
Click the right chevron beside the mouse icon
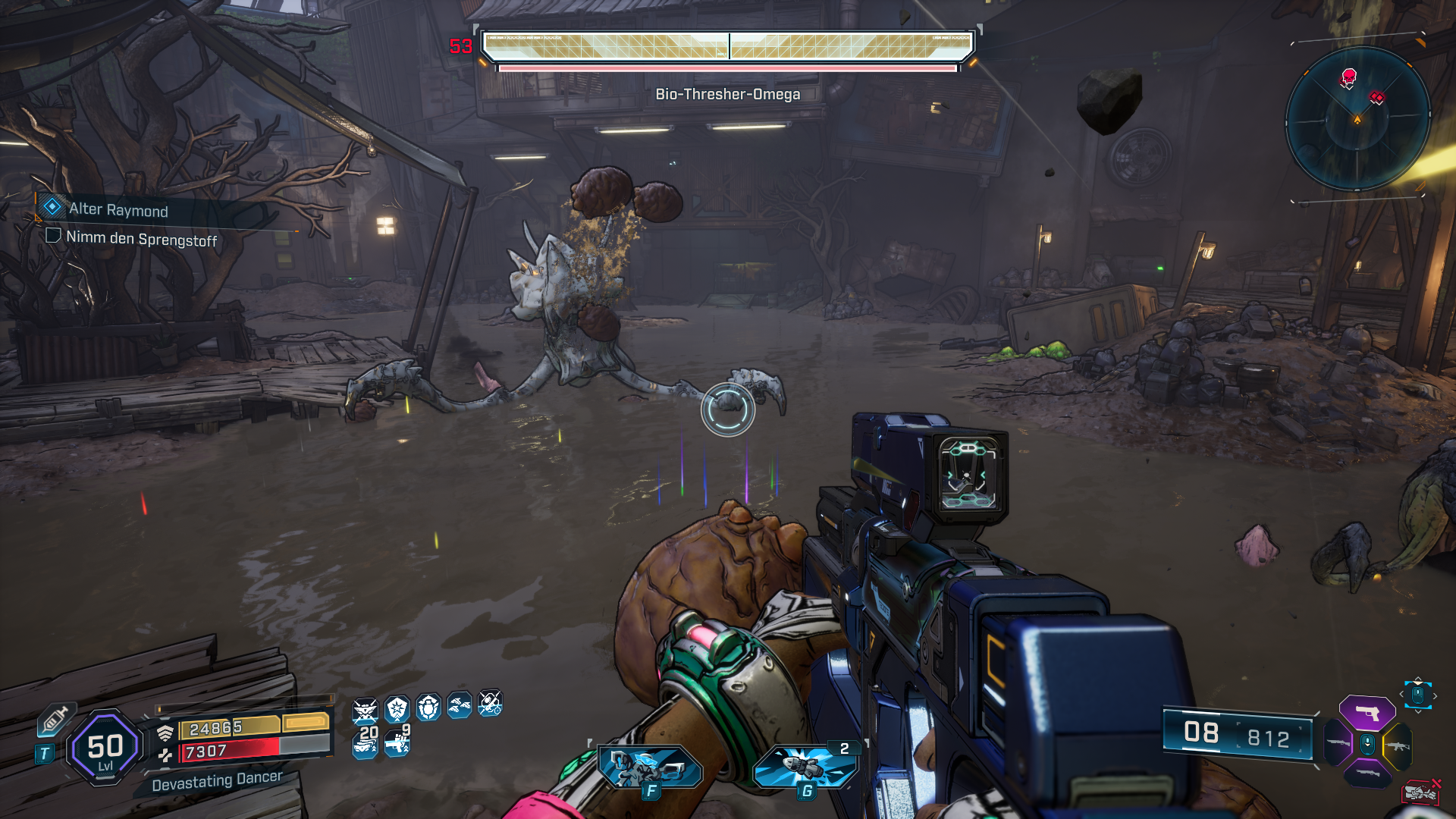click(x=1436, y=695)
